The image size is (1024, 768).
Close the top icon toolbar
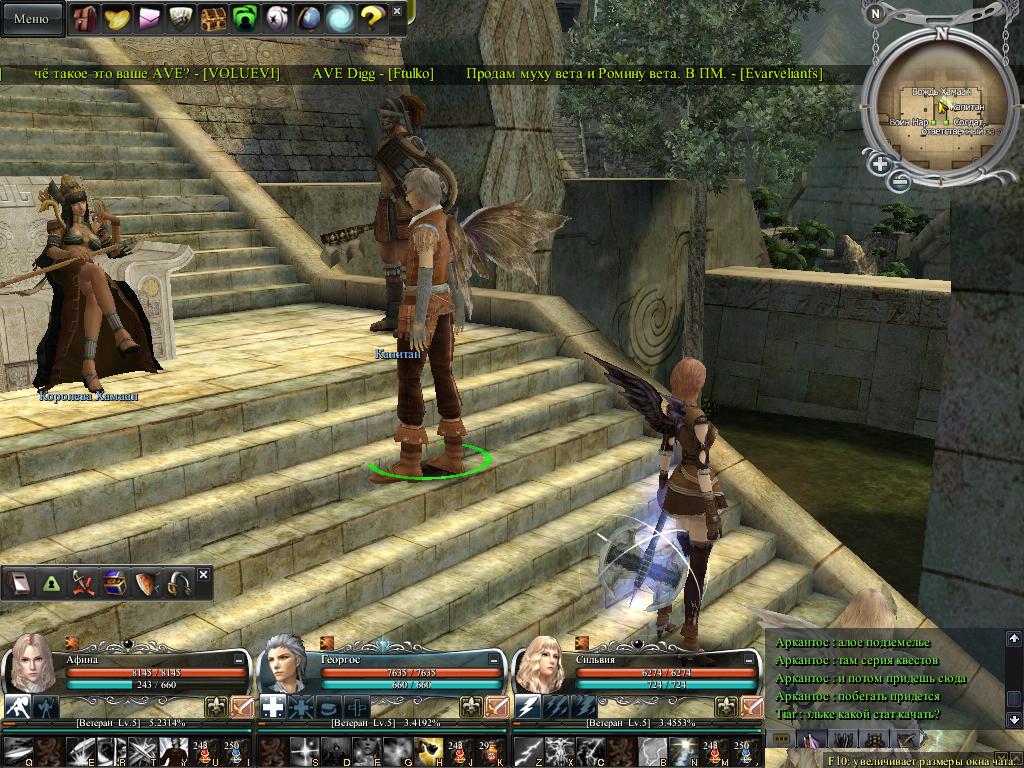[x=397, y=12]
